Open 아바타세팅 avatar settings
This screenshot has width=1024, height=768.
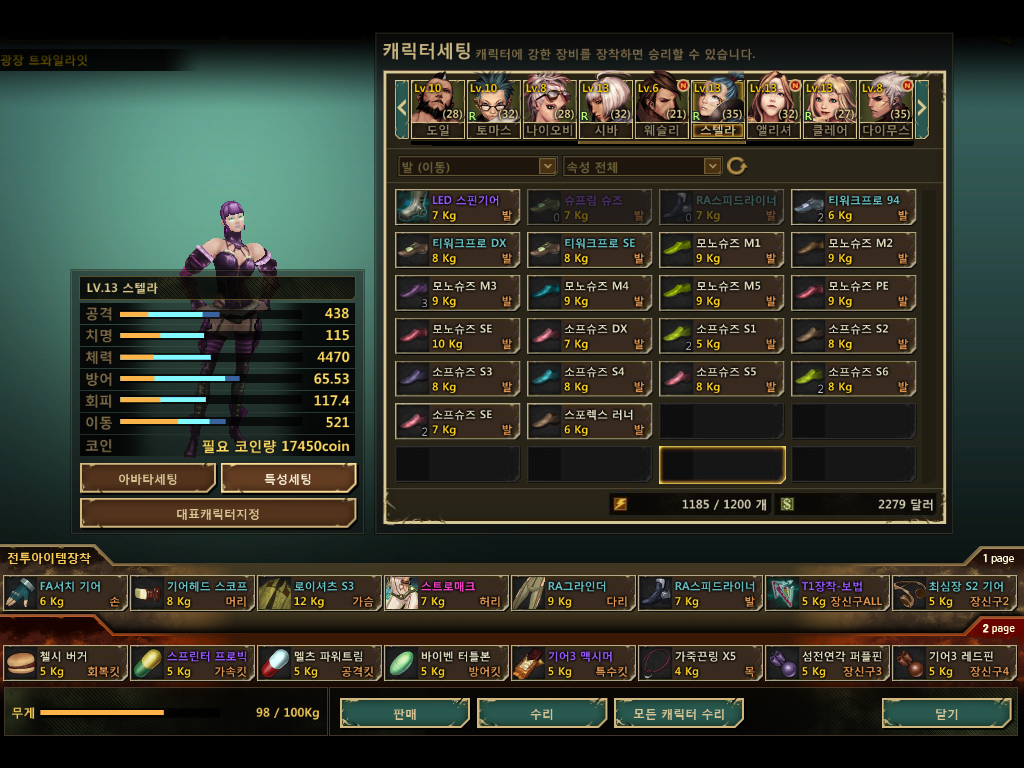(148, 479)
